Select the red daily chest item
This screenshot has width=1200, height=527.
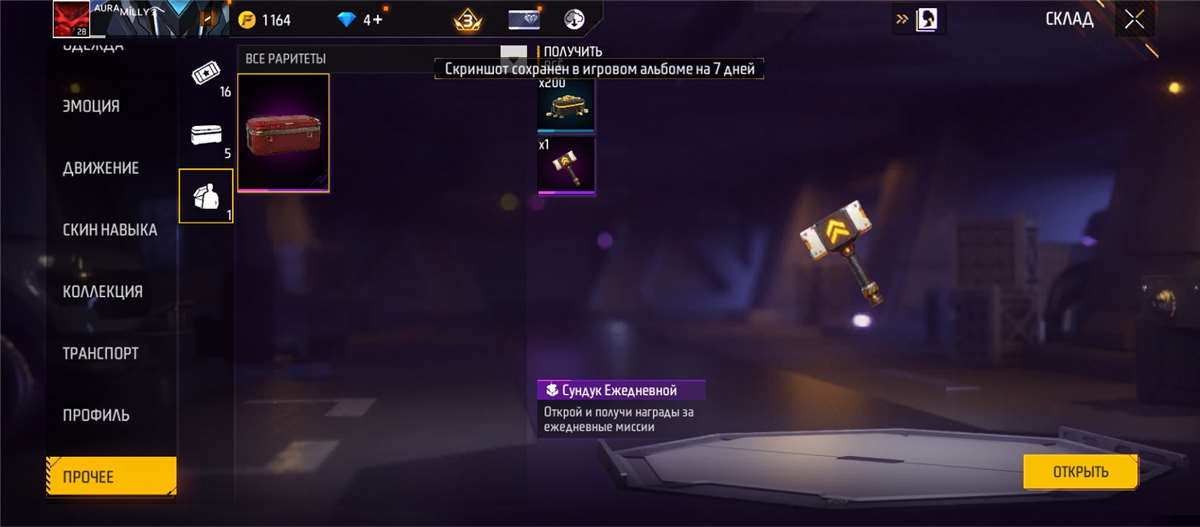click(x=283, y=132)
